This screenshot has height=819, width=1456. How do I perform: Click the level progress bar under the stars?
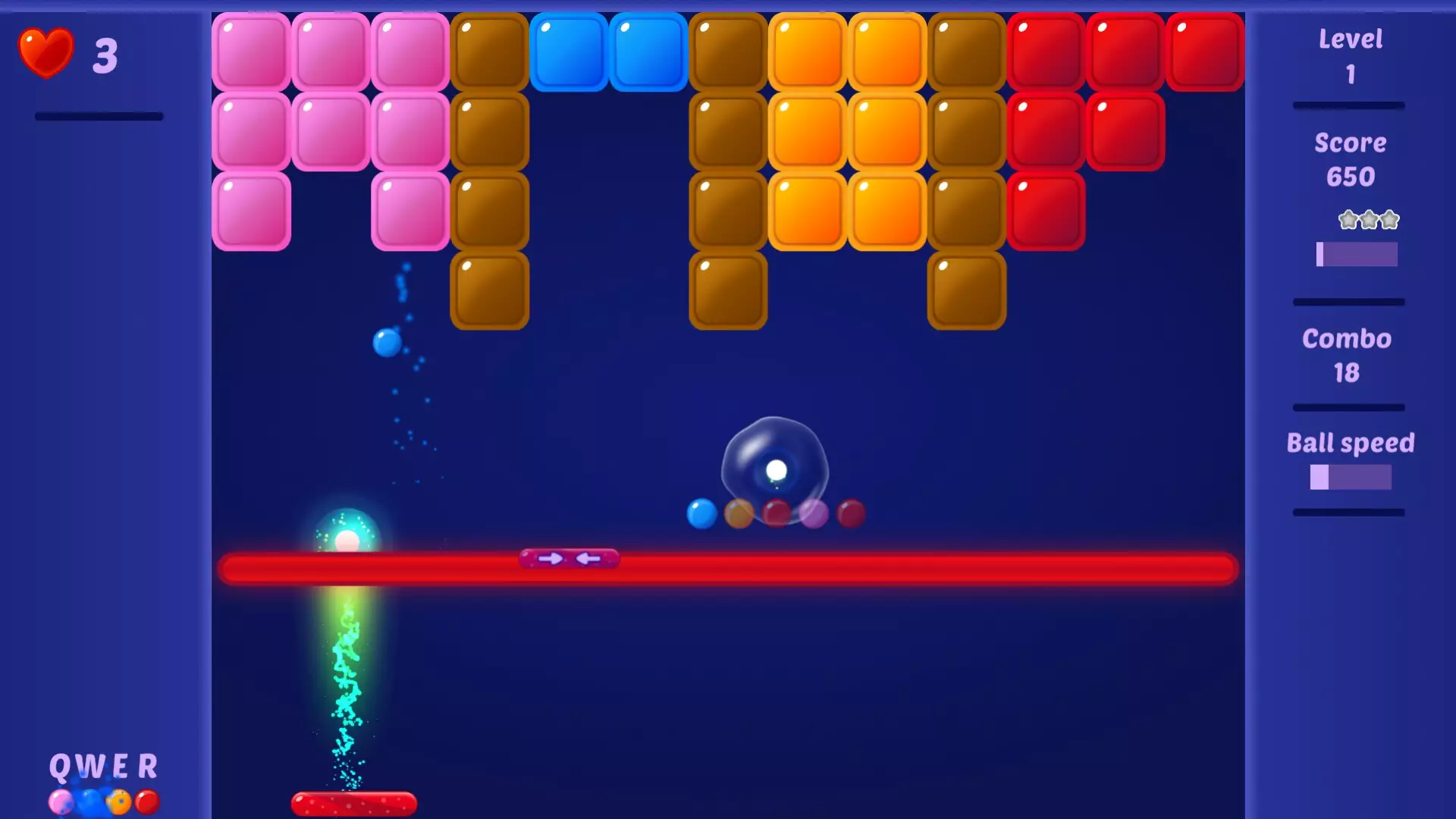pyautogui.click(x=1357, y=256)
